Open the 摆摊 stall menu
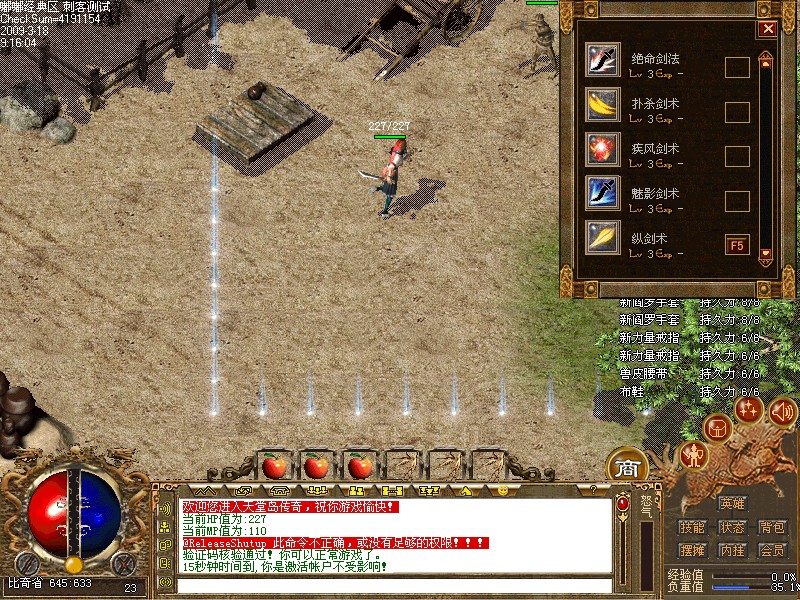800x600 pixels. click(692, 551)
